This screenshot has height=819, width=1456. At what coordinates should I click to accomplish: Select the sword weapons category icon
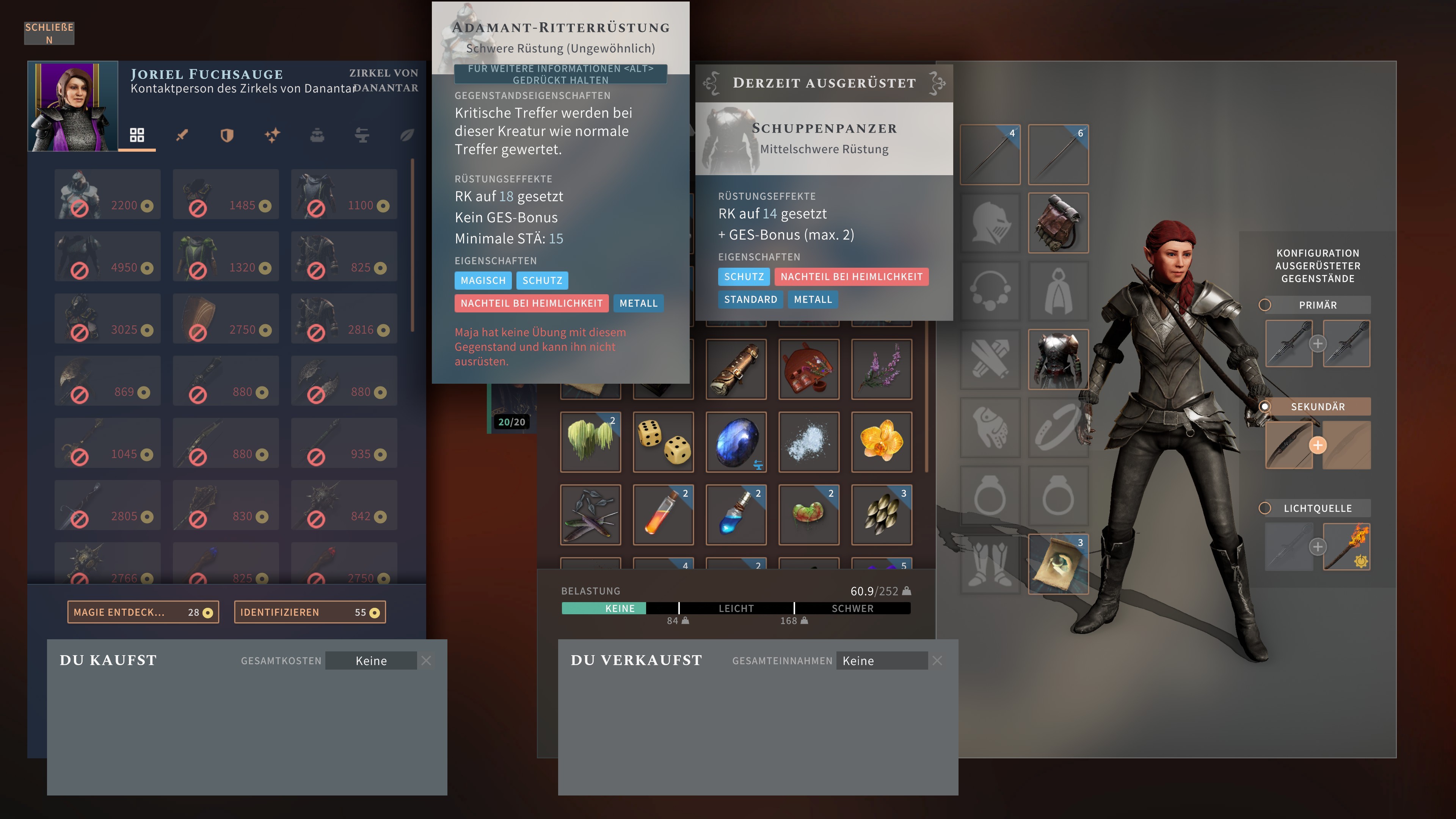[183, 136]
